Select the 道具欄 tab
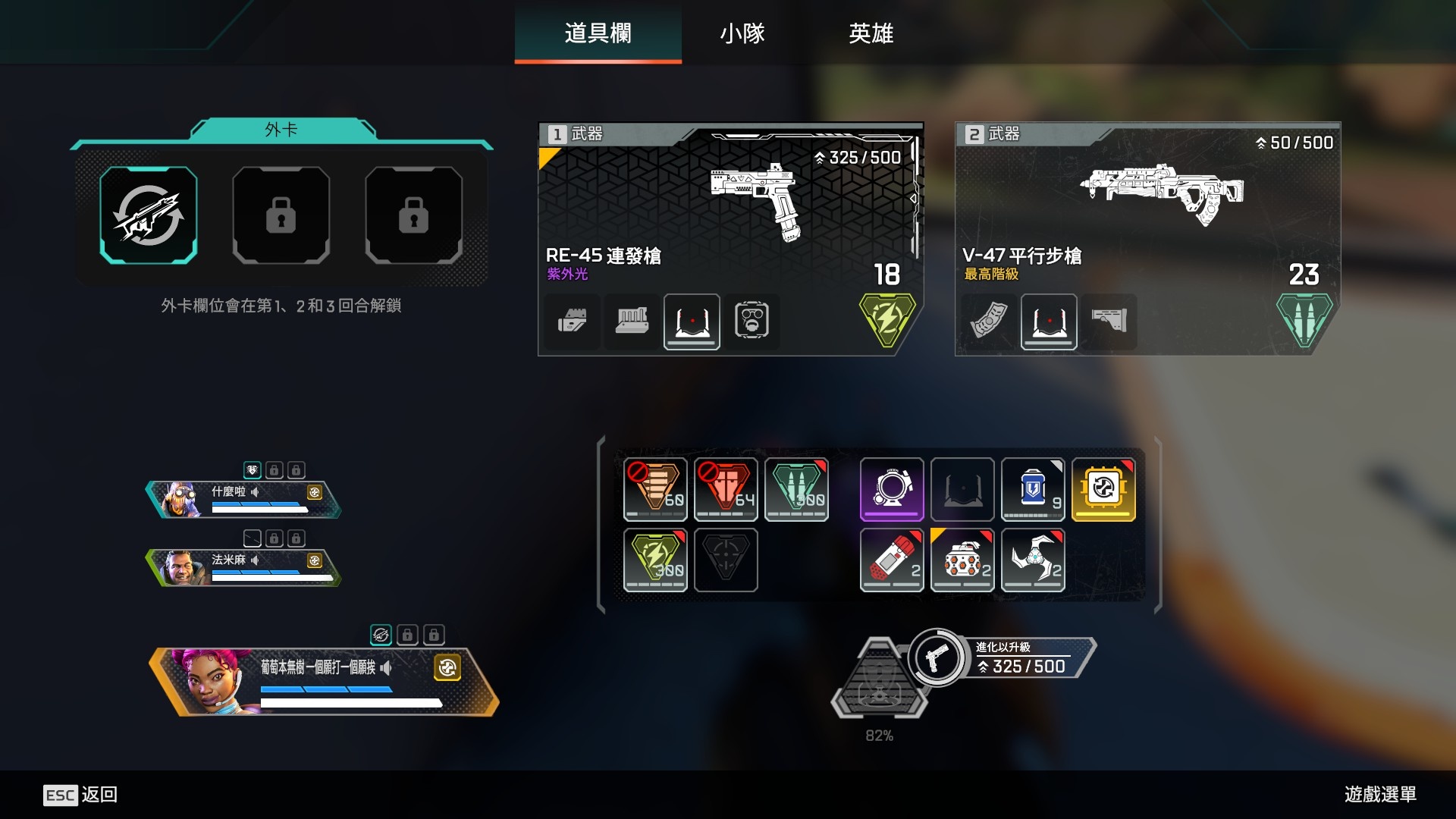Screen dimensions: 1456x819 [x=598, y=33]
